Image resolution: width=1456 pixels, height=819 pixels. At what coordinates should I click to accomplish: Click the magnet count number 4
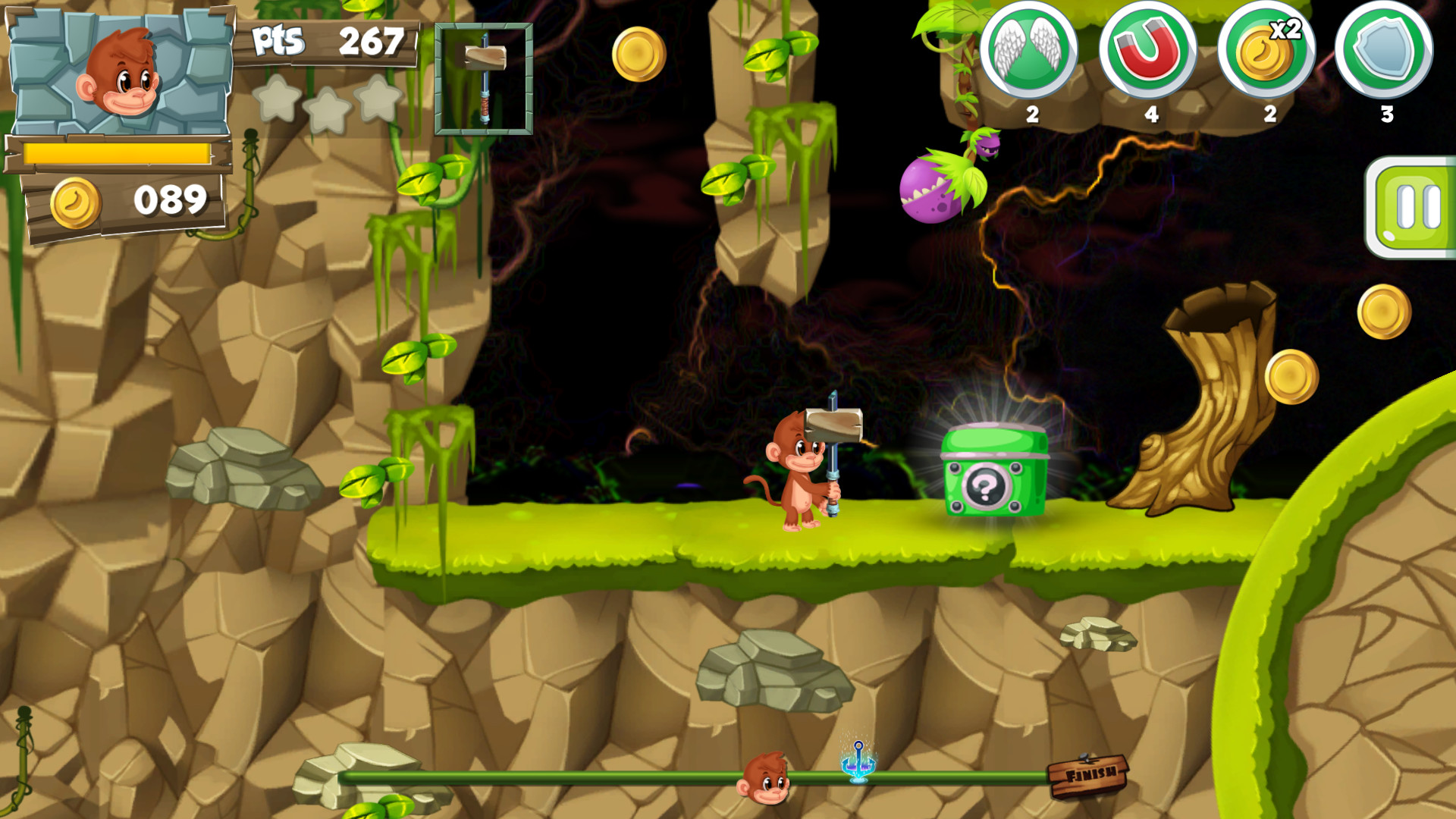click(1150, 115)
